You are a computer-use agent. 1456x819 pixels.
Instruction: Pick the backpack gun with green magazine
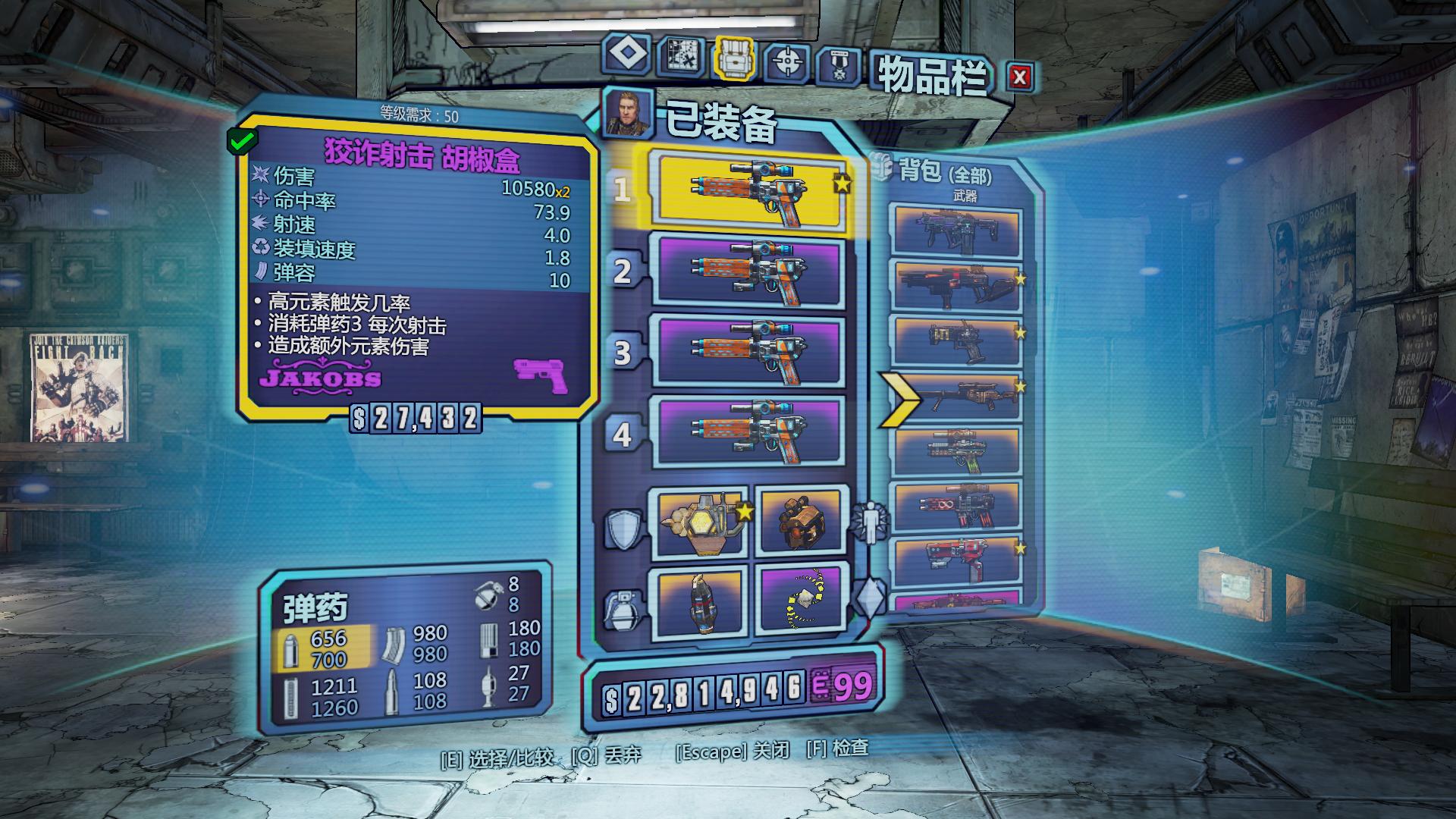957,451
